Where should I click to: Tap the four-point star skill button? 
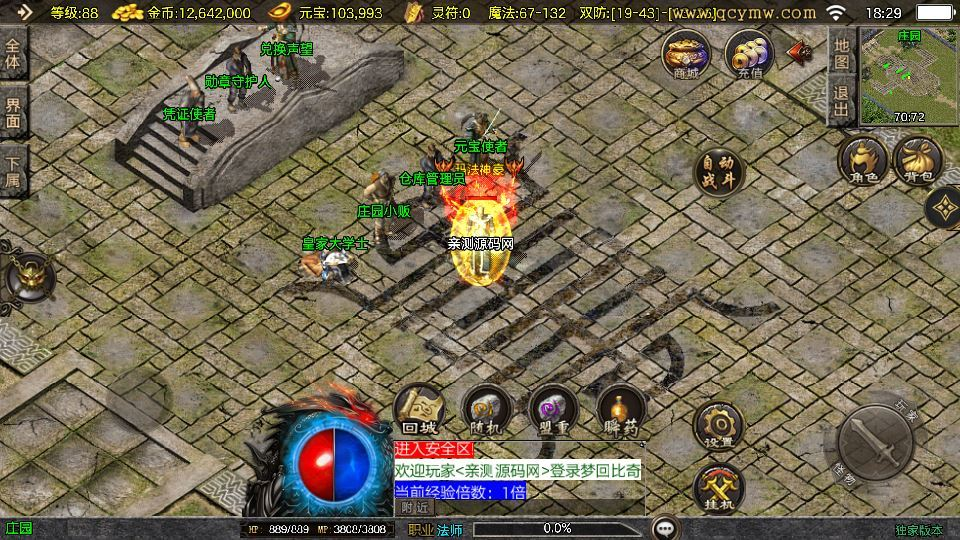point(943,208)
